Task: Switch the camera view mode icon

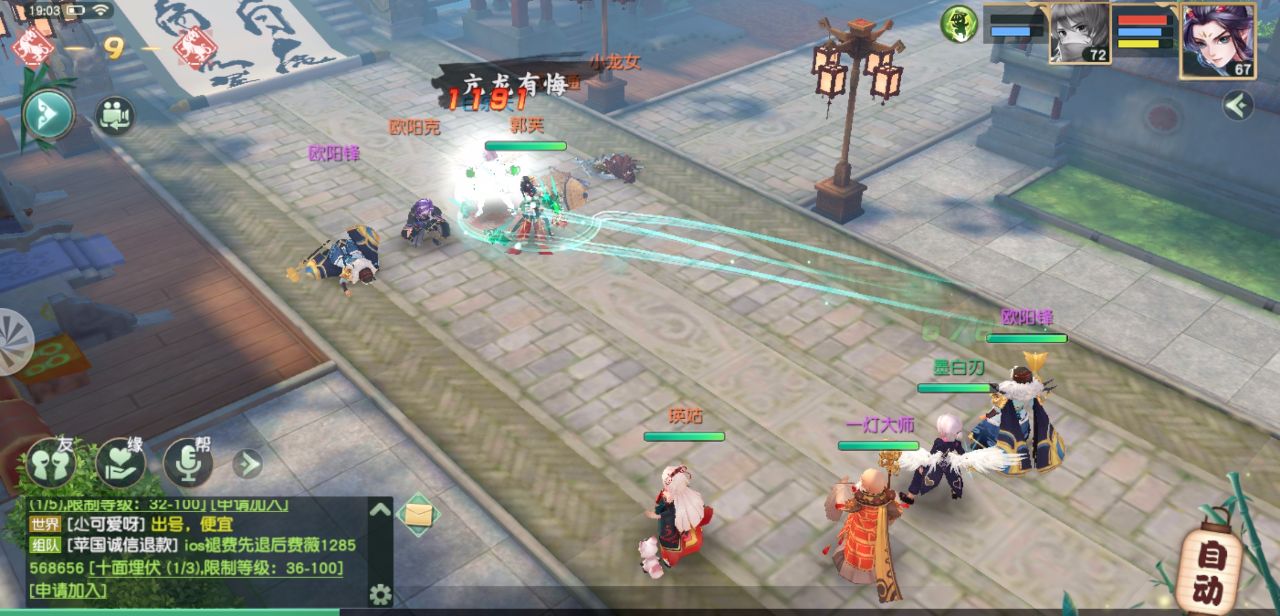Action: [x=115, y=116]
